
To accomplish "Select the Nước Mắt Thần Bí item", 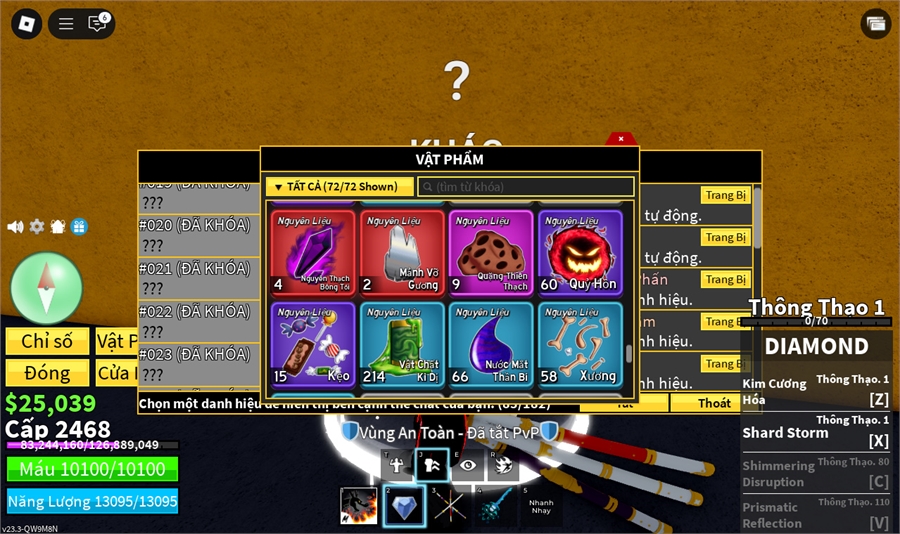I will (x=490, y=345).
